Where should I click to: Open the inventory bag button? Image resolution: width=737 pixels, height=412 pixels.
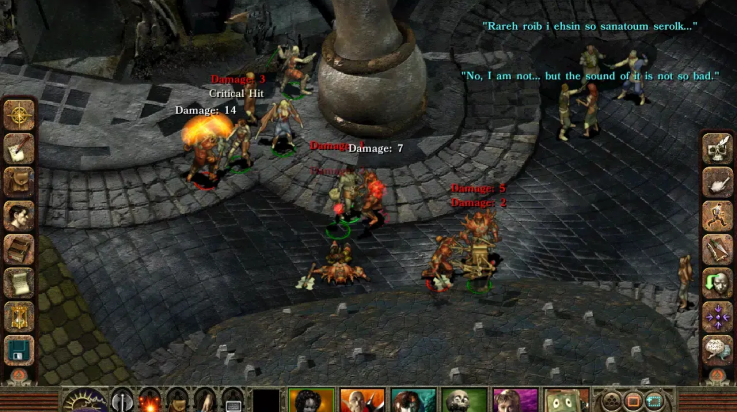pos(19,181)
